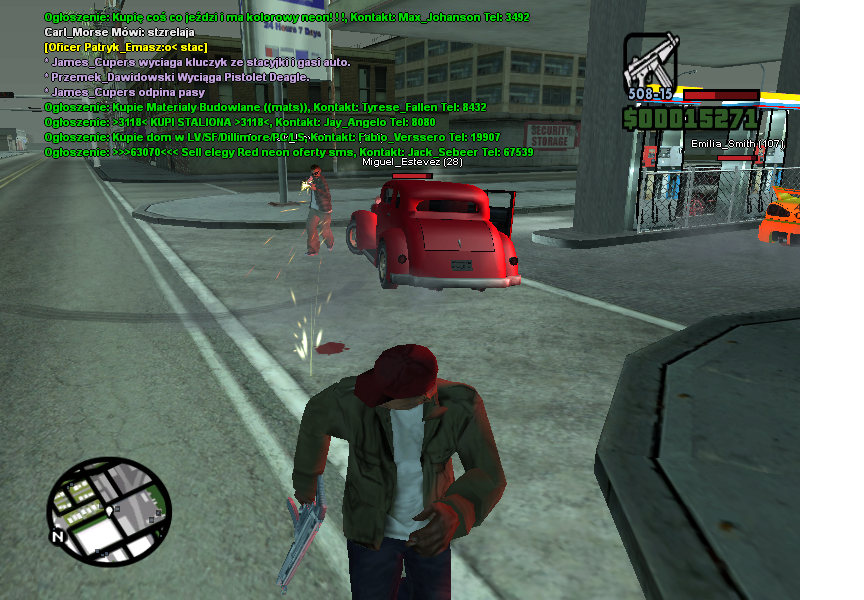Select the Tyrese_Fallen building materials advertisement

pos(265,106)
